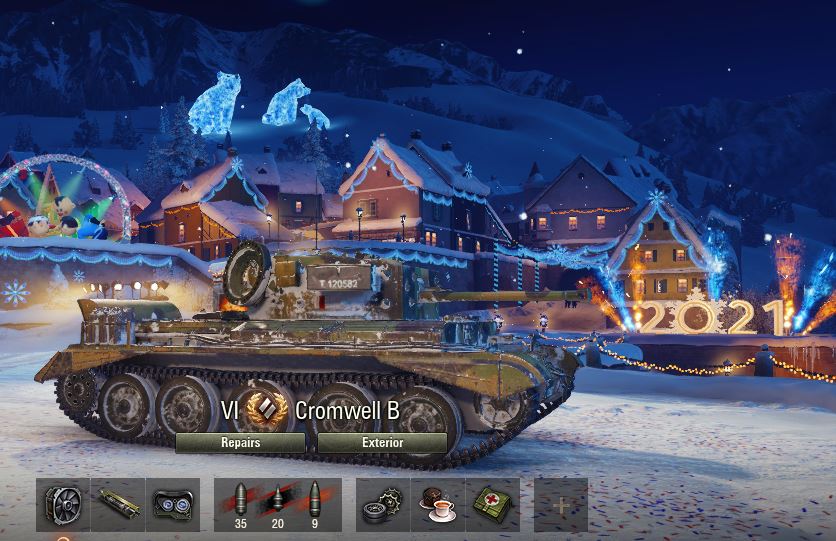Select the first aid kit consumable
Screen dimensions: 836x541
(492, 504)
